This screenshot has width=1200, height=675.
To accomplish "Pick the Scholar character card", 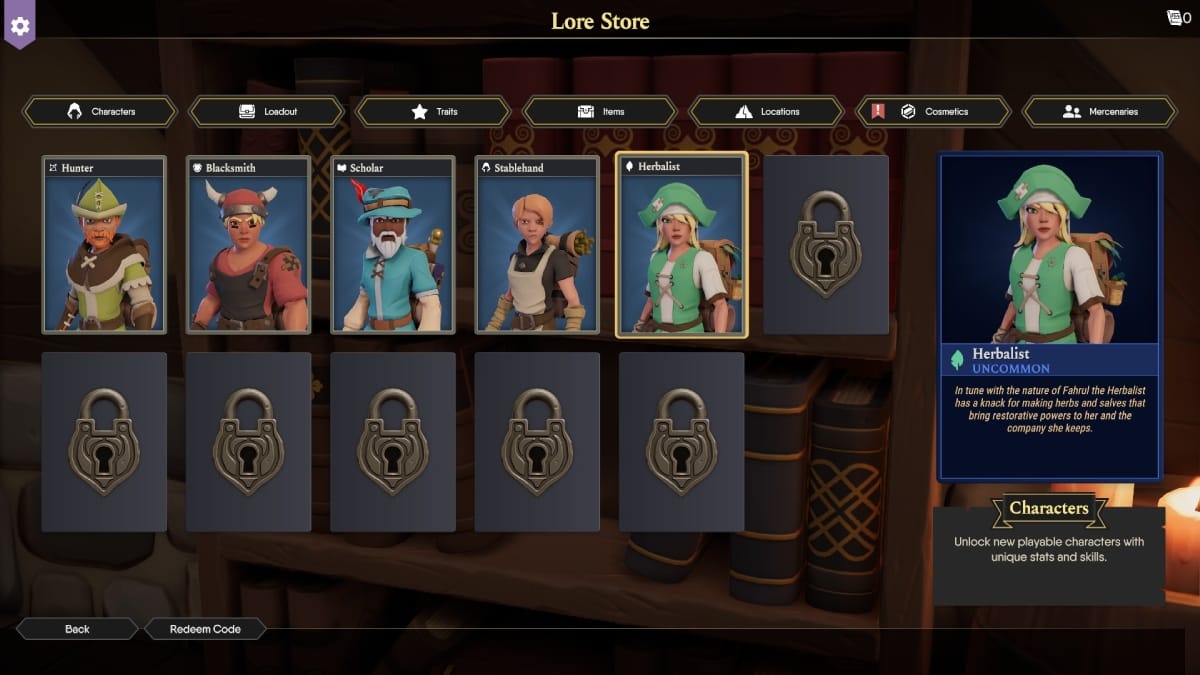I will (x=393, y=245).
